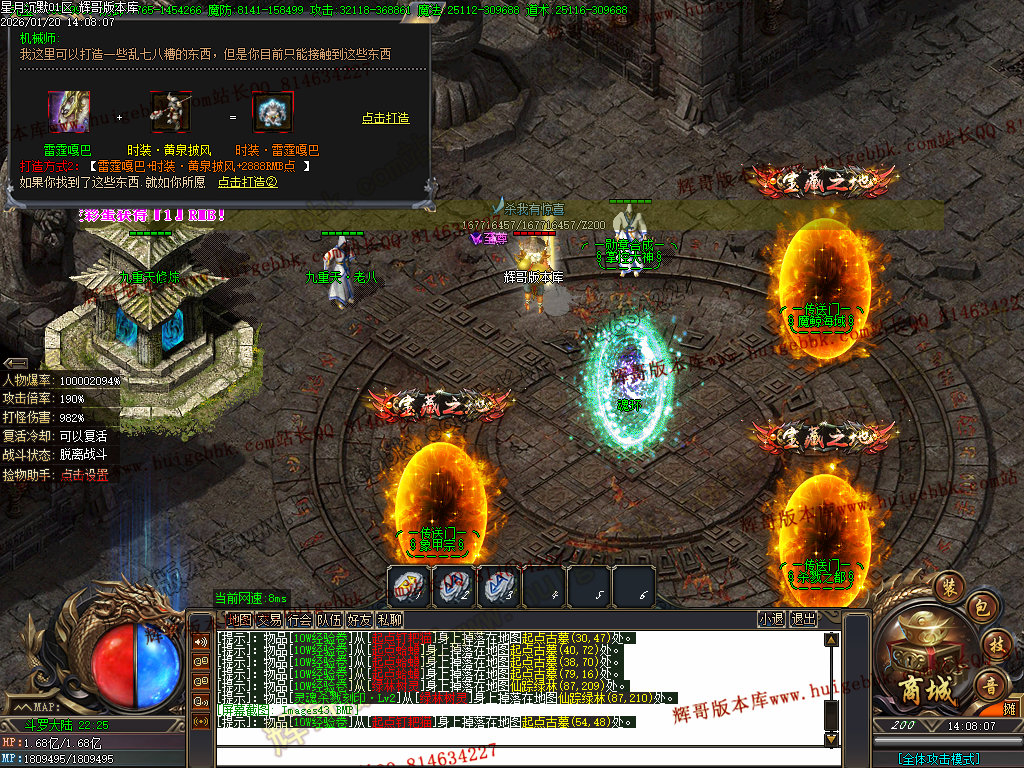Click 点击设置 for the pickup assistant
This screenshot has height=768, width=1024.
[84, 475]
